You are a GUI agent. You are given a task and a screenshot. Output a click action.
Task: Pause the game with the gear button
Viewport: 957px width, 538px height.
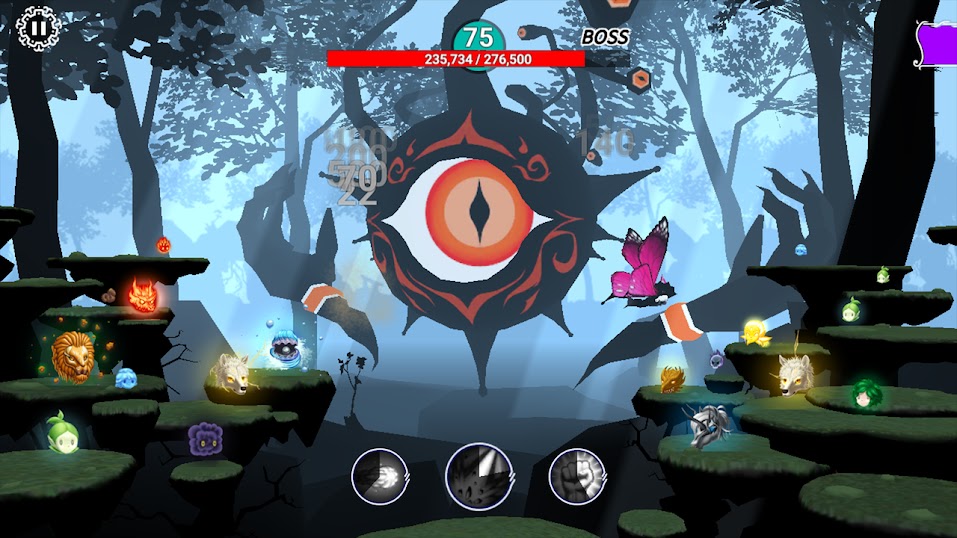(x=36, y=28)
